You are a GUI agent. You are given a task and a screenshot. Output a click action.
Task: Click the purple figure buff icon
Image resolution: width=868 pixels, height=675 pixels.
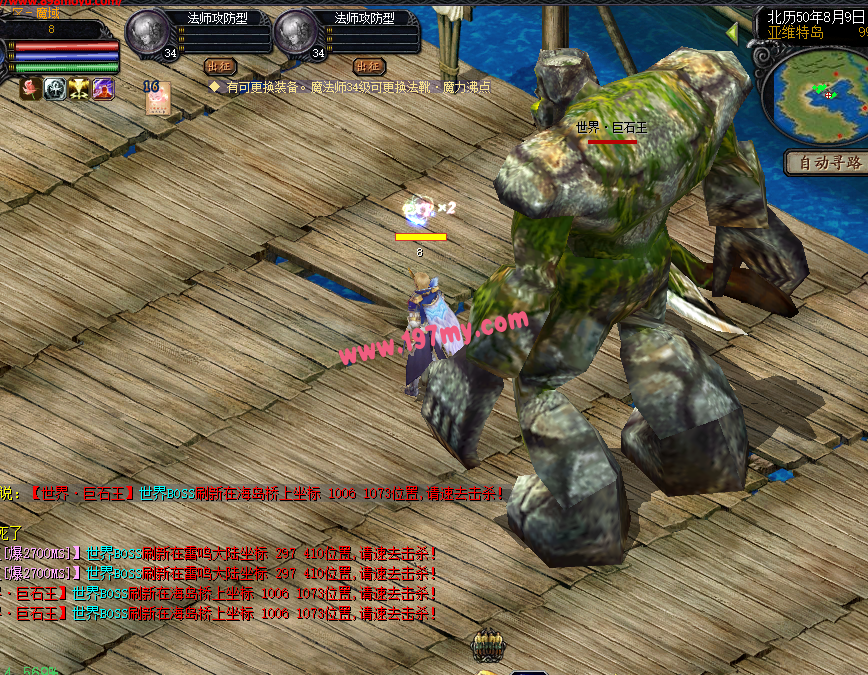(104, 89)
